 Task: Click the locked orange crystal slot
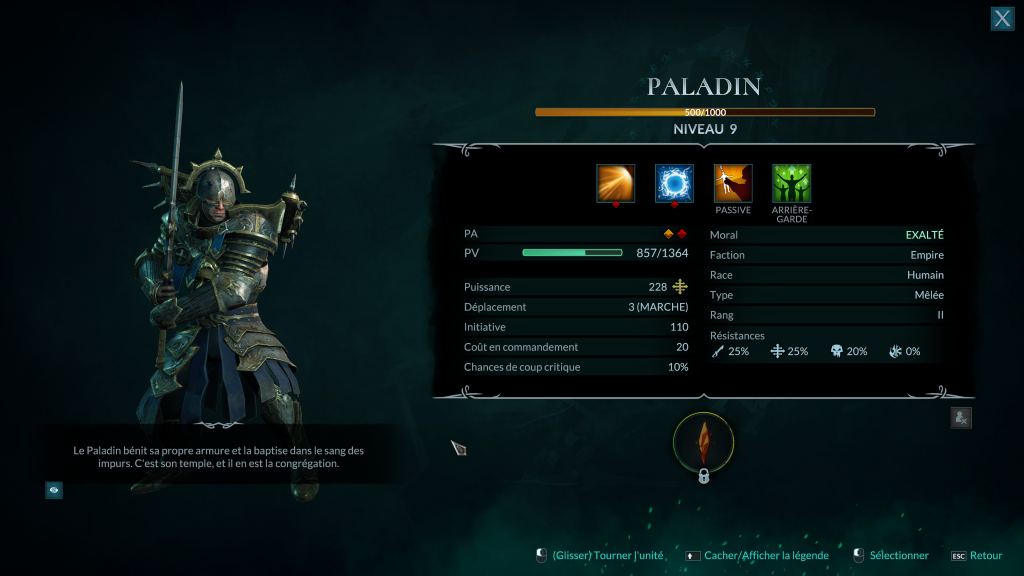pos(703,441)
